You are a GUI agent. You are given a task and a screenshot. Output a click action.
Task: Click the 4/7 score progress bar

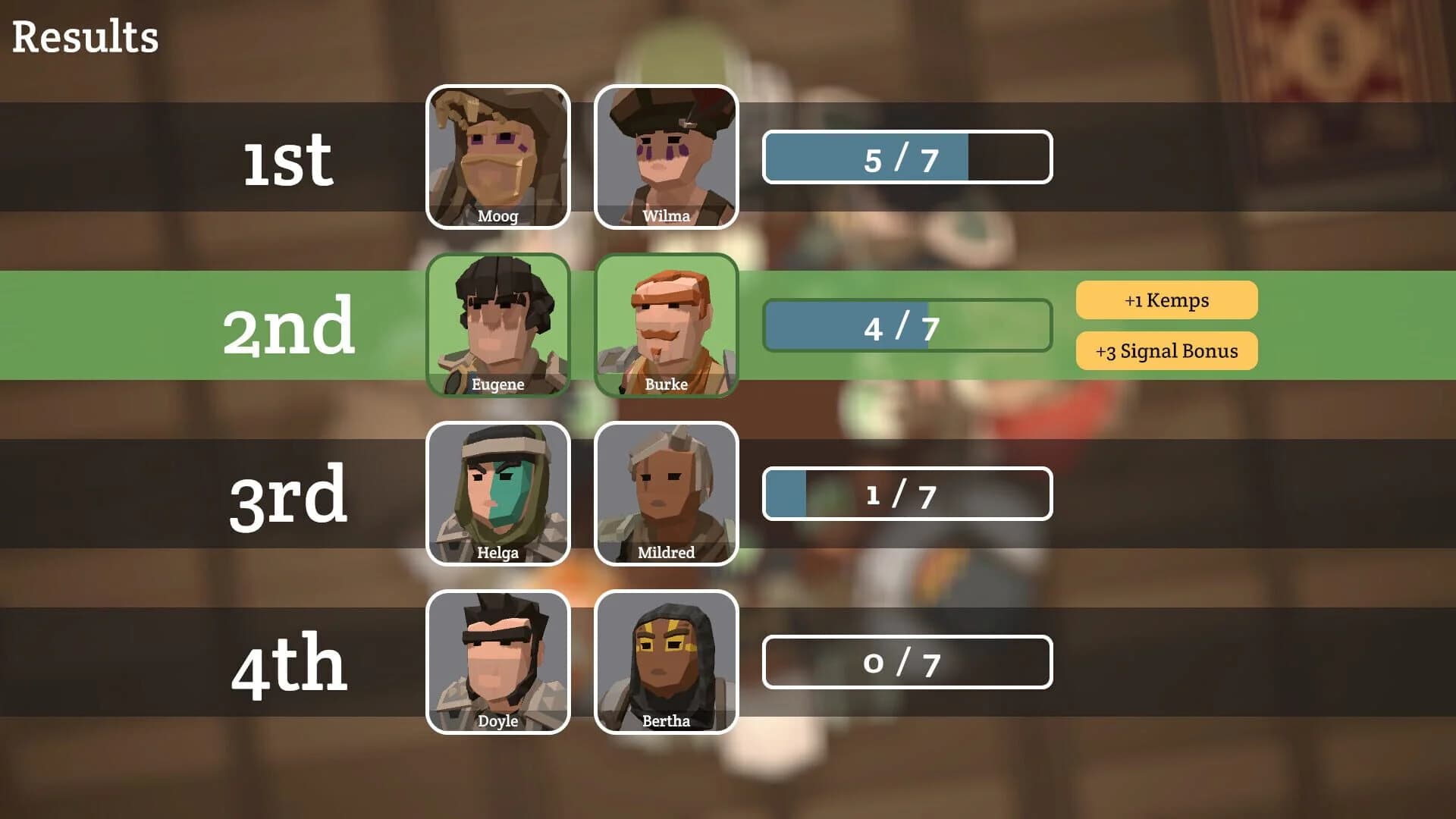point(908,326)
